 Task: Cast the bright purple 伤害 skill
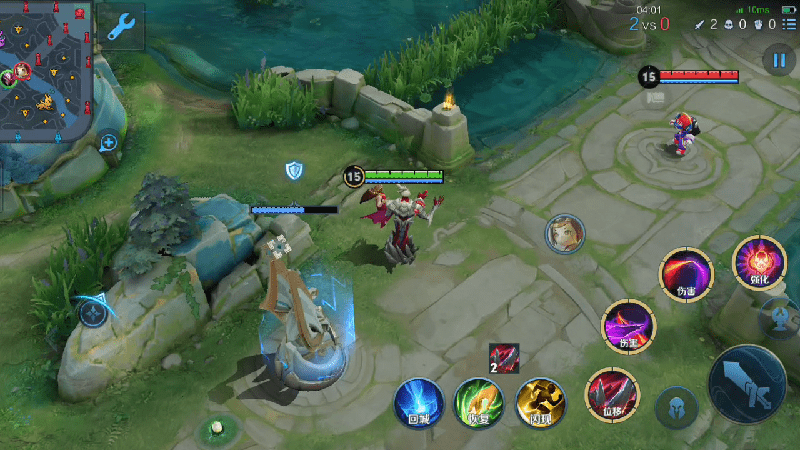coord(628,325)
